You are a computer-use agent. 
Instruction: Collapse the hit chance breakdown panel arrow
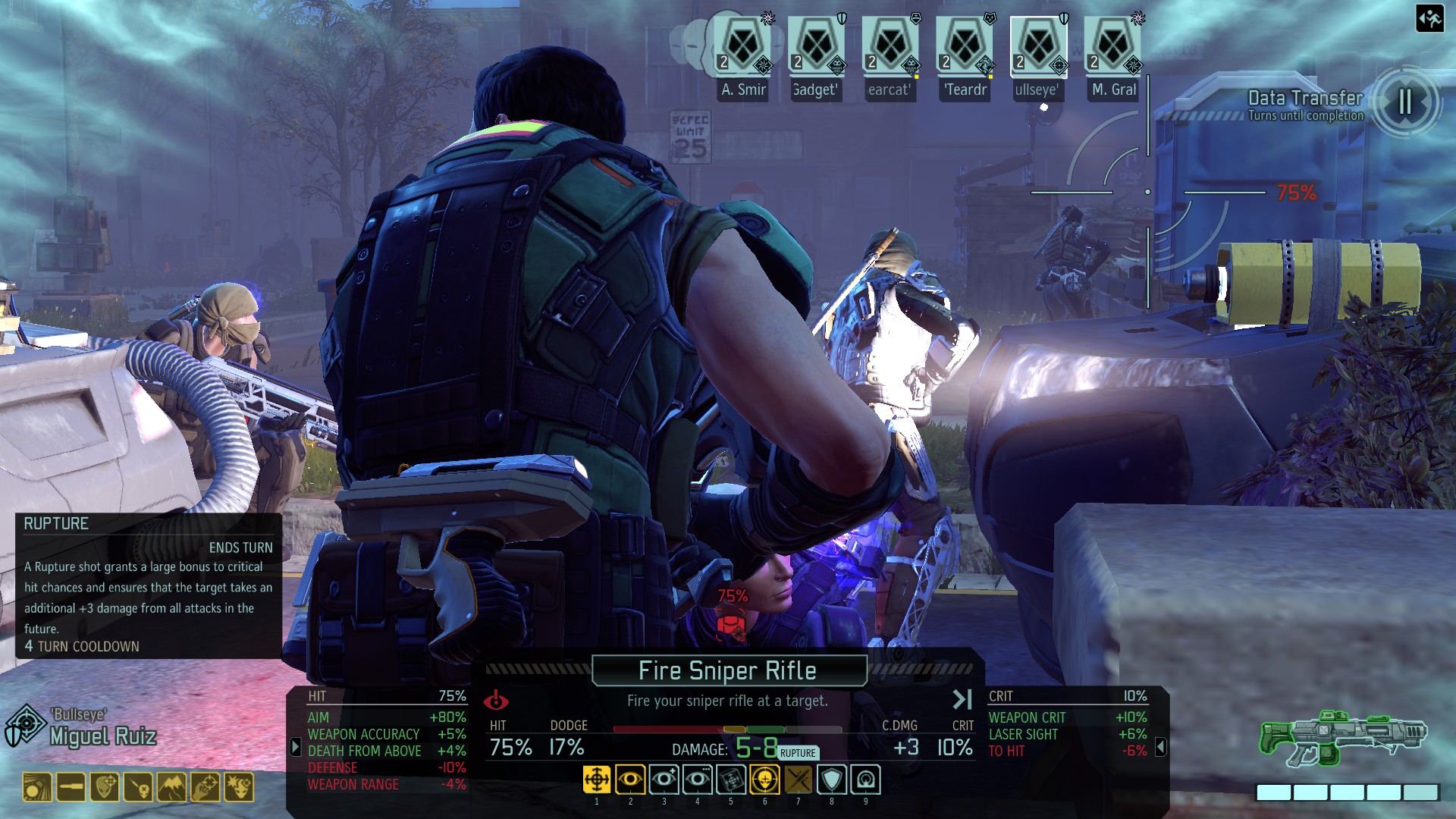[296, 747]
